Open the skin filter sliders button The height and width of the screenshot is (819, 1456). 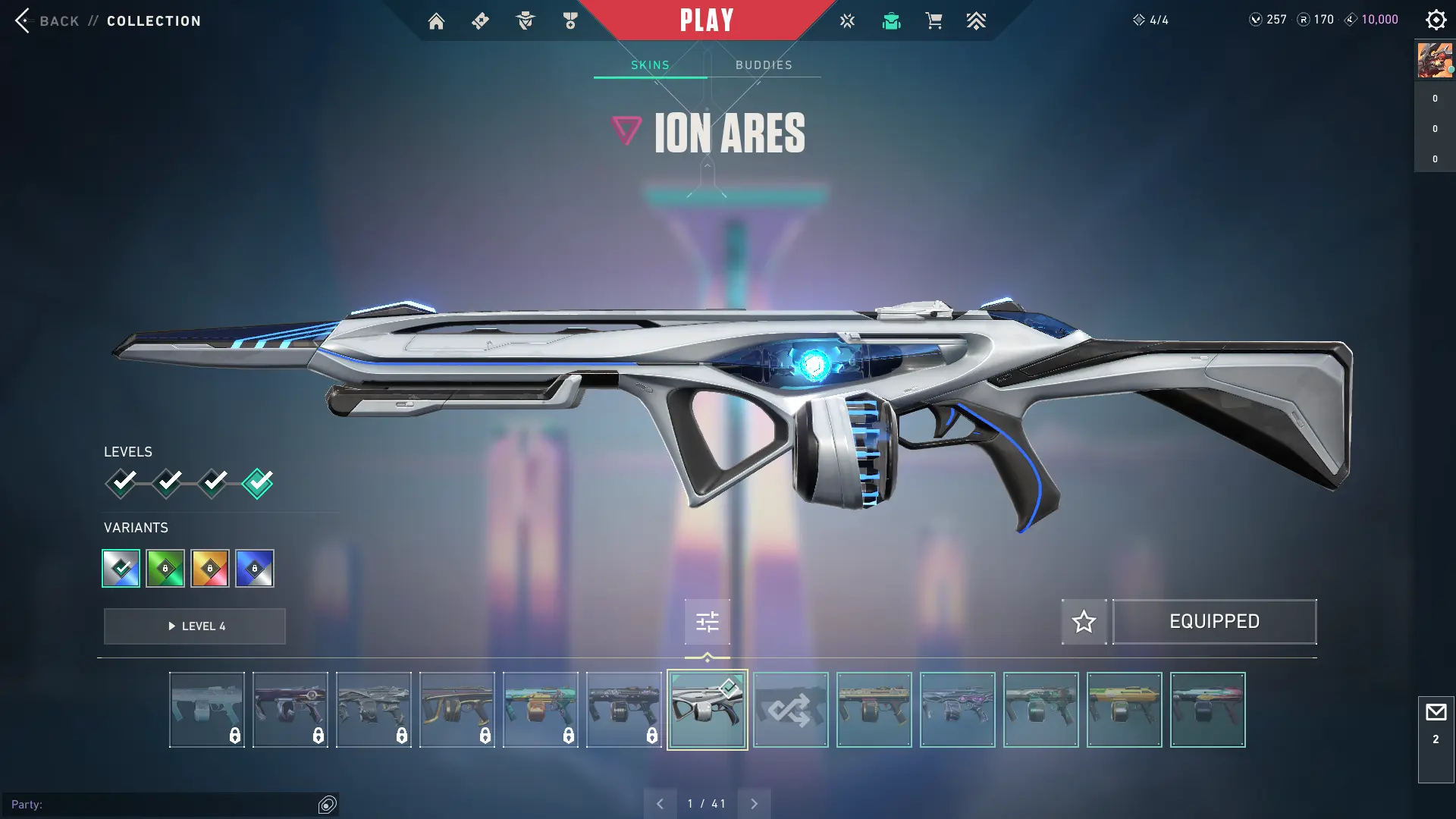pos(707,622)
